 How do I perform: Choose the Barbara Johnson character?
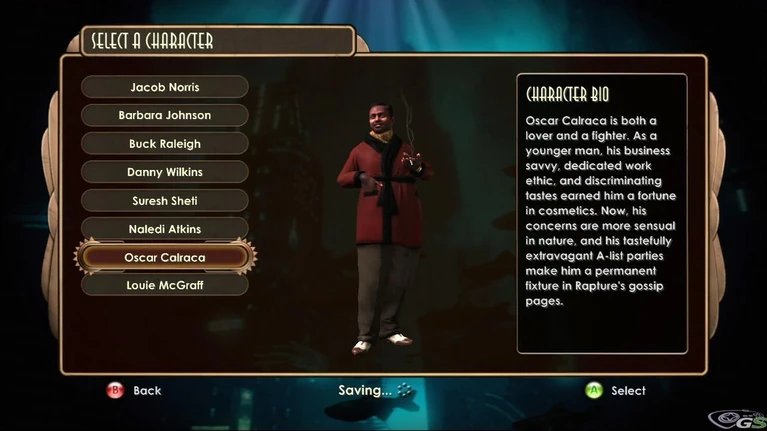(x=165, y=115)
